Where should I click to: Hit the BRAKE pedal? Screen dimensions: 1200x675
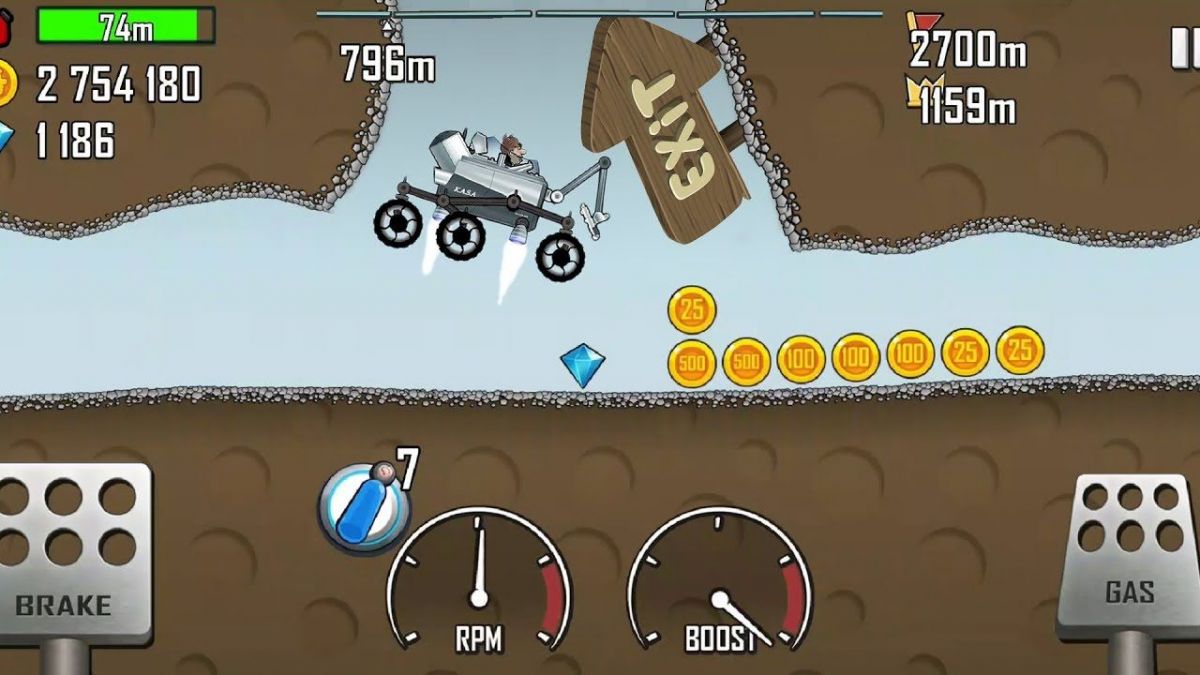click(x=67, y=553)
